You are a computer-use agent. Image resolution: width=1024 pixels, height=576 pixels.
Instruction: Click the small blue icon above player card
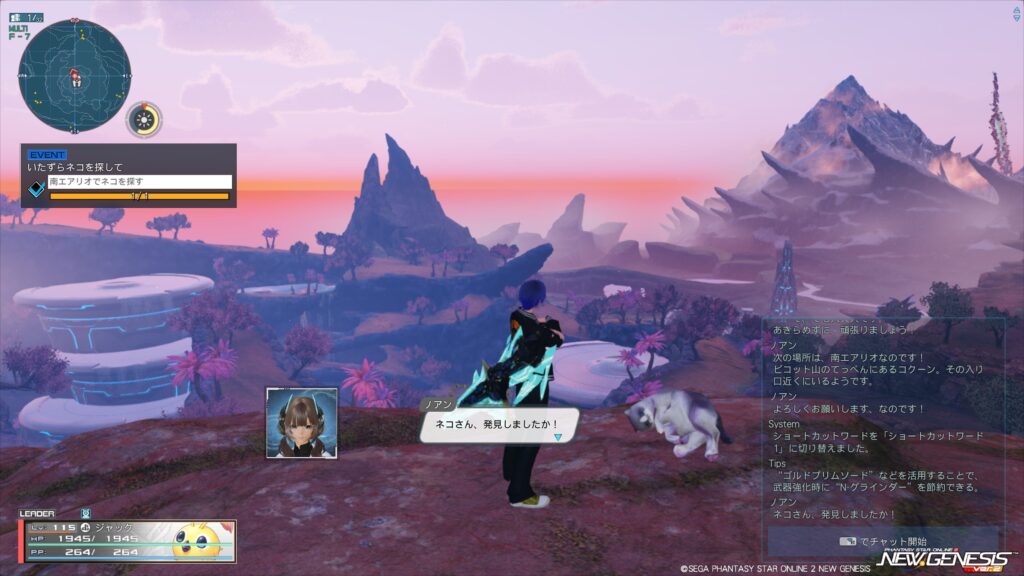86,514
